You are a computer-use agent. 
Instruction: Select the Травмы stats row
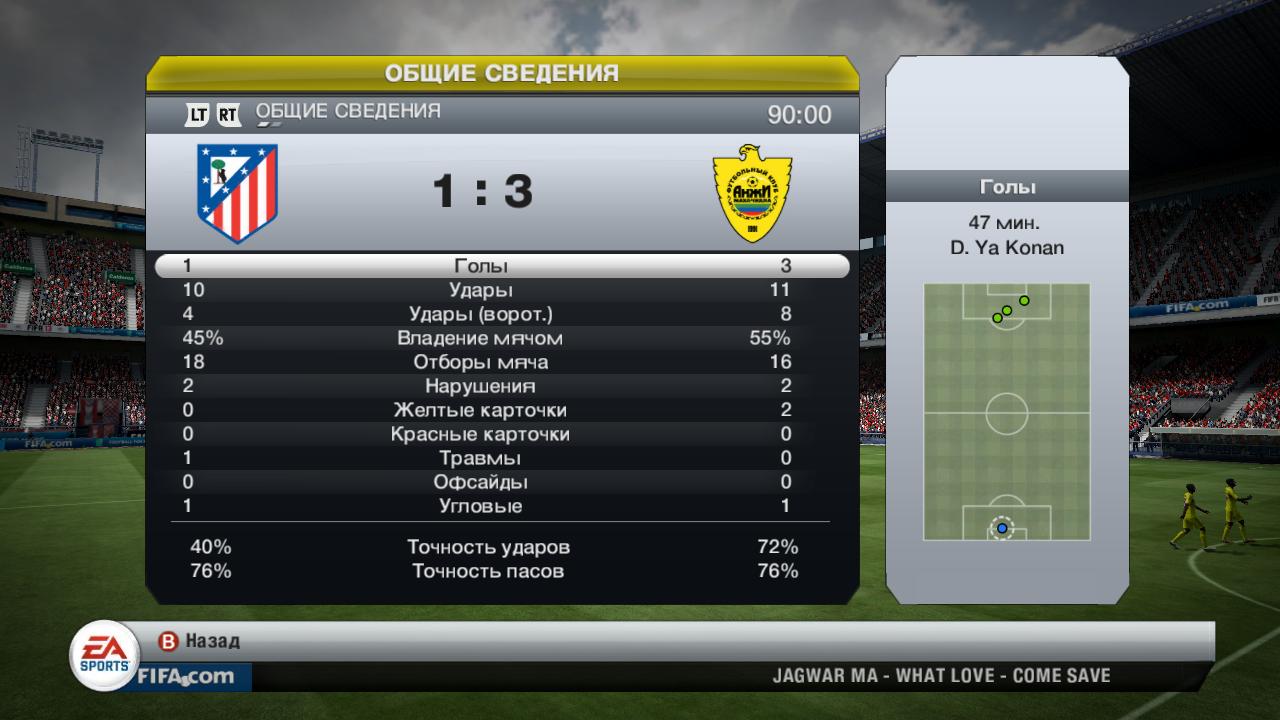pyautogui.click(x=481, y=458)
